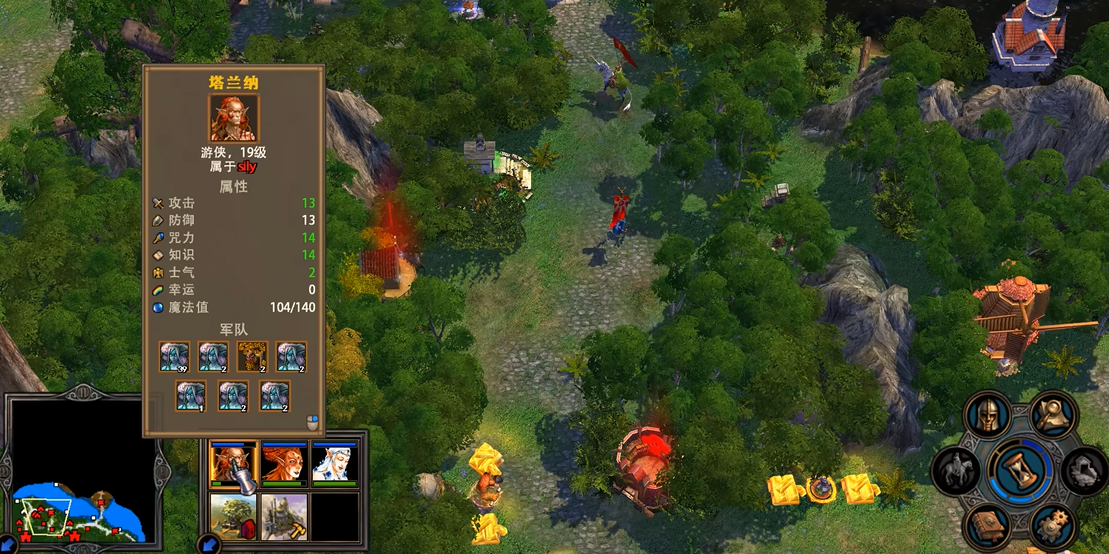The image size is (1109, 554).
Task: Collapse the hero list with its blue arrow
Action: point(208,545)
